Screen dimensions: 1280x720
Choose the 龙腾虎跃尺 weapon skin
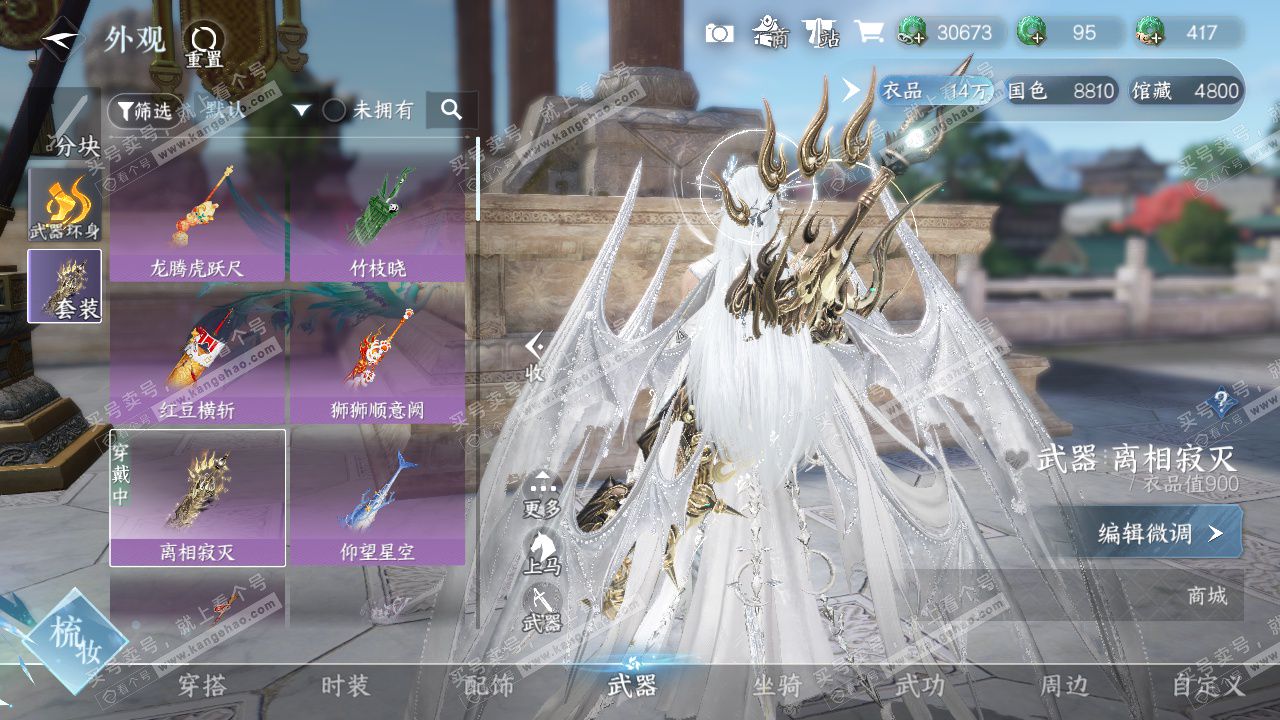click(x=197, y=224)
